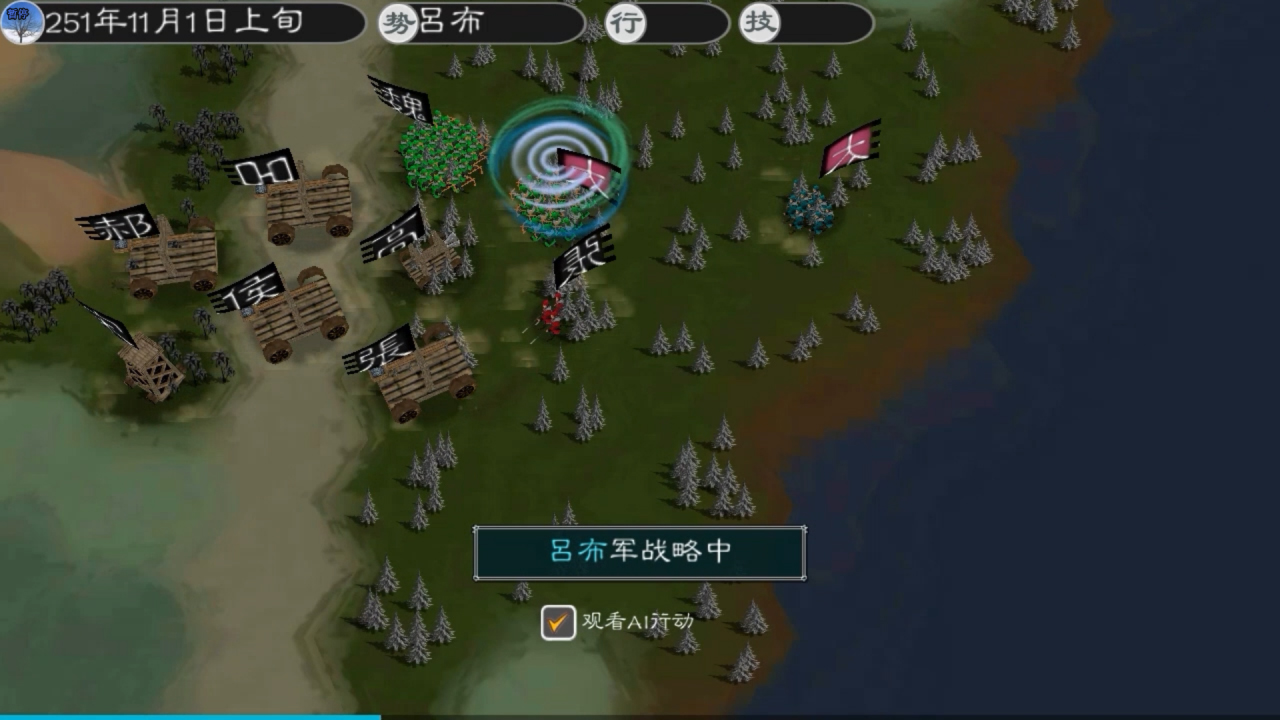
Task: Open the 技 (skill) circle icon
Action: point(760,22)
